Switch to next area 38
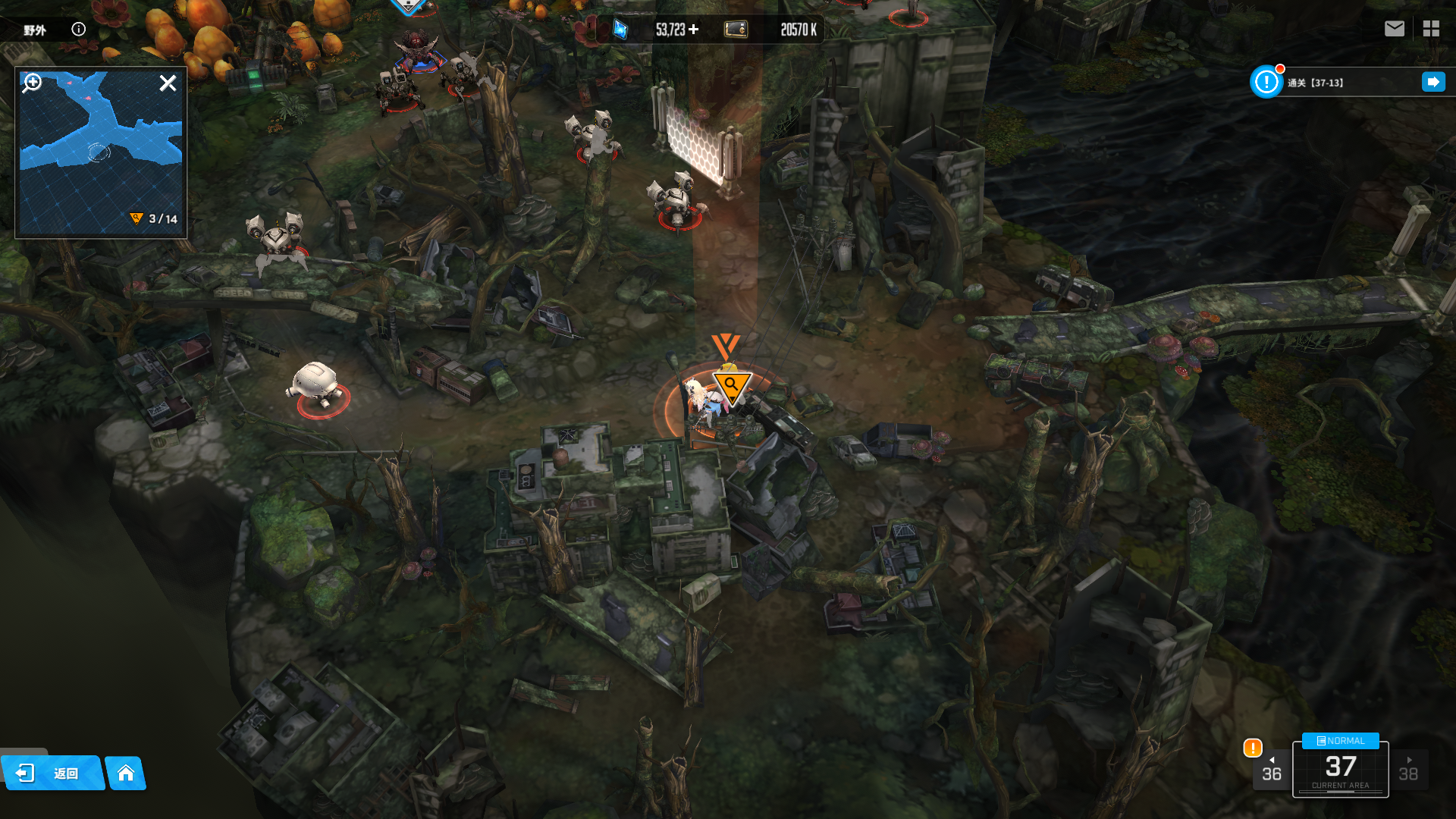Viewport: 1456px width, 819px height. click(1408, 770)
